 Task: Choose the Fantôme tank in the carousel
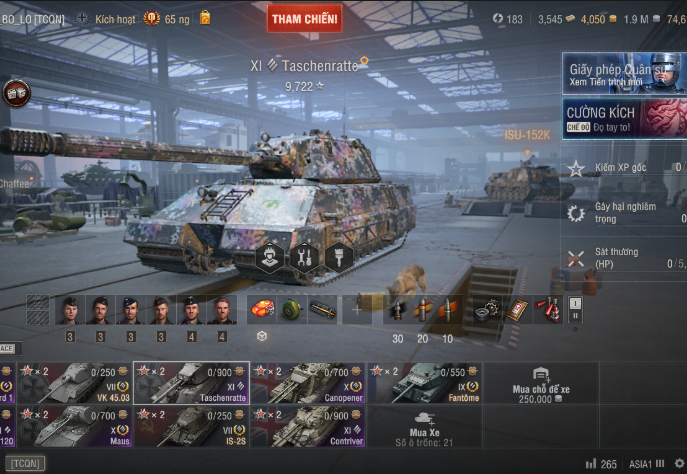pos(424,383)
